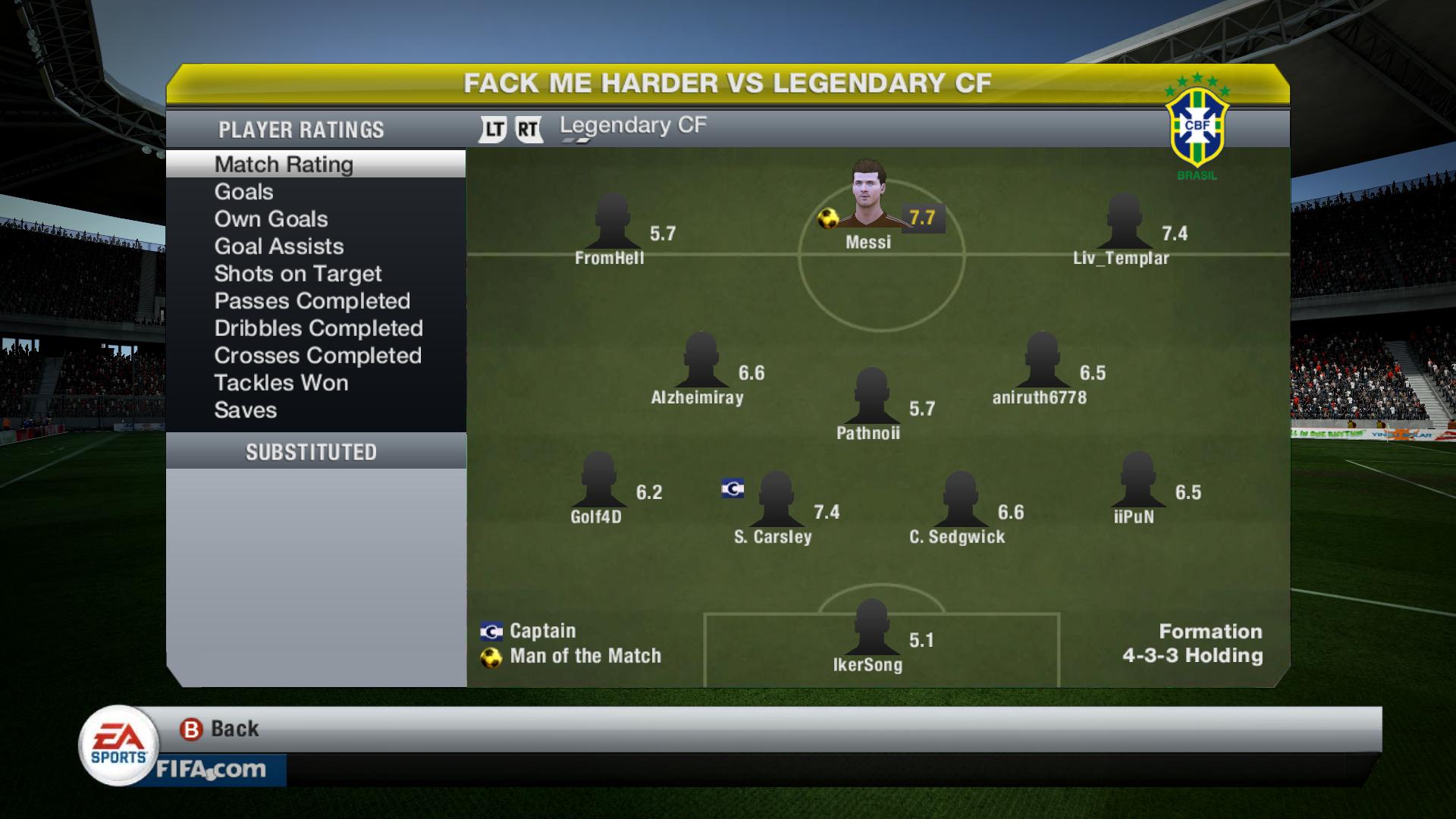Show Own Goals in player ratings
The height and width of the screenshot is (819, 1456).
(271, 219)
